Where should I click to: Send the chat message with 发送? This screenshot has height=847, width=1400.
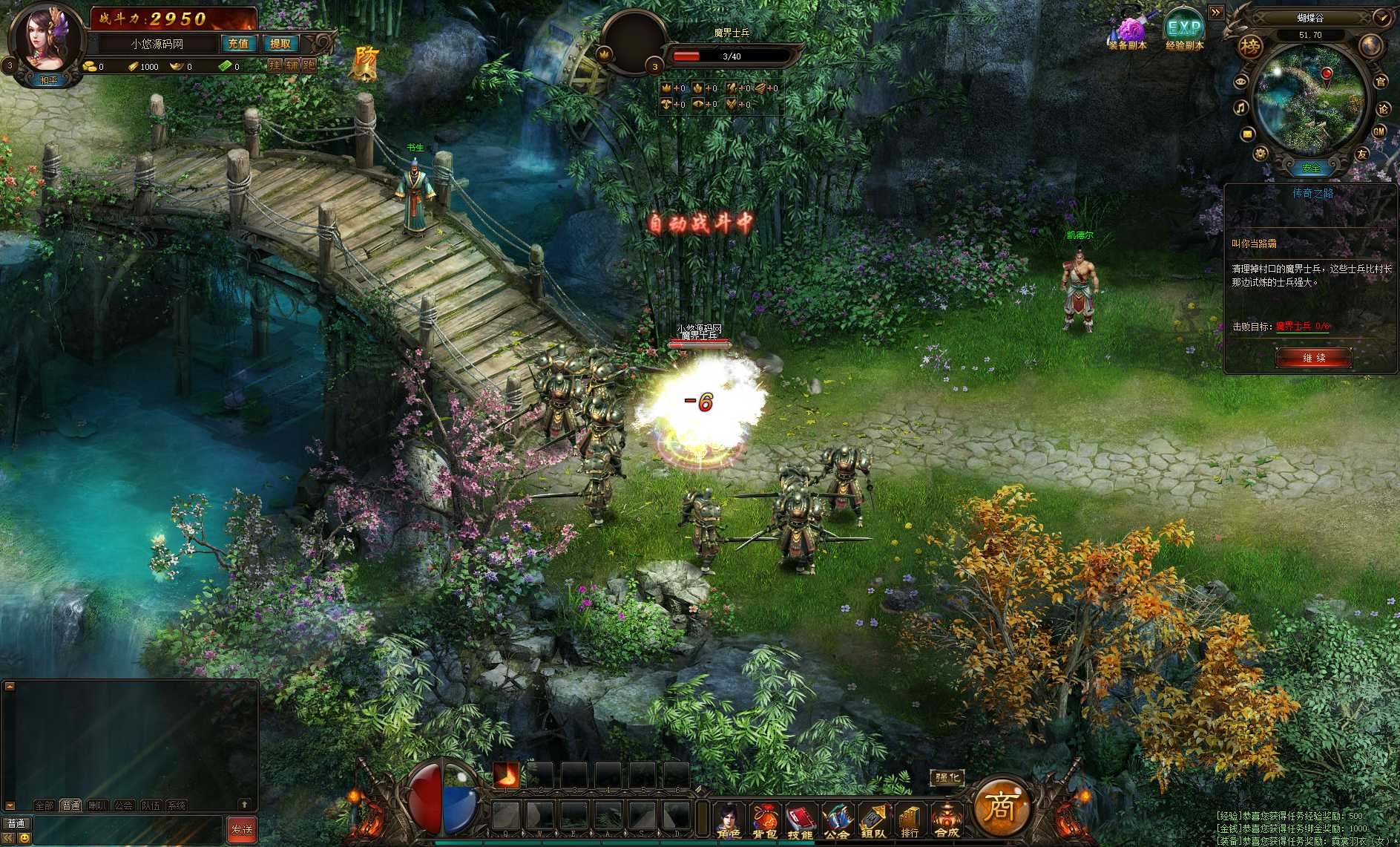241,829
